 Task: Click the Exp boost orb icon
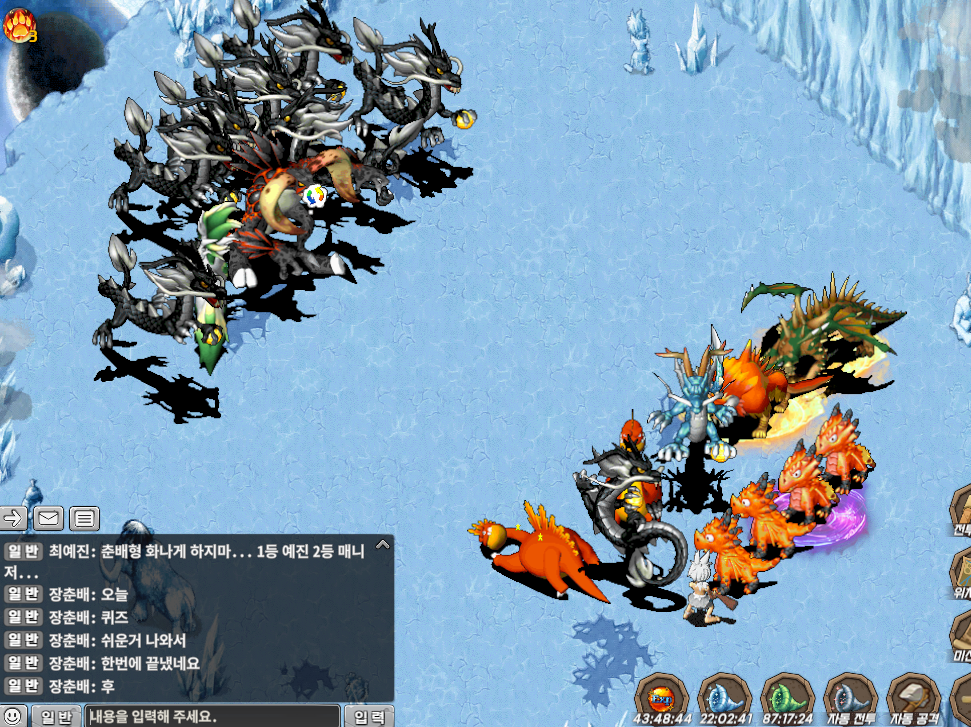(662, 696)
